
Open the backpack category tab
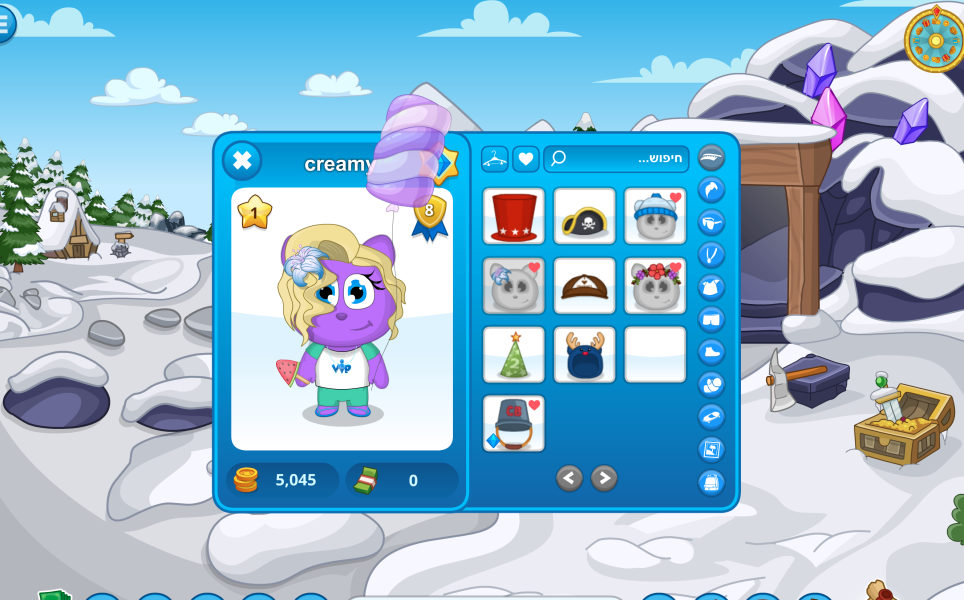coord(711,482)
